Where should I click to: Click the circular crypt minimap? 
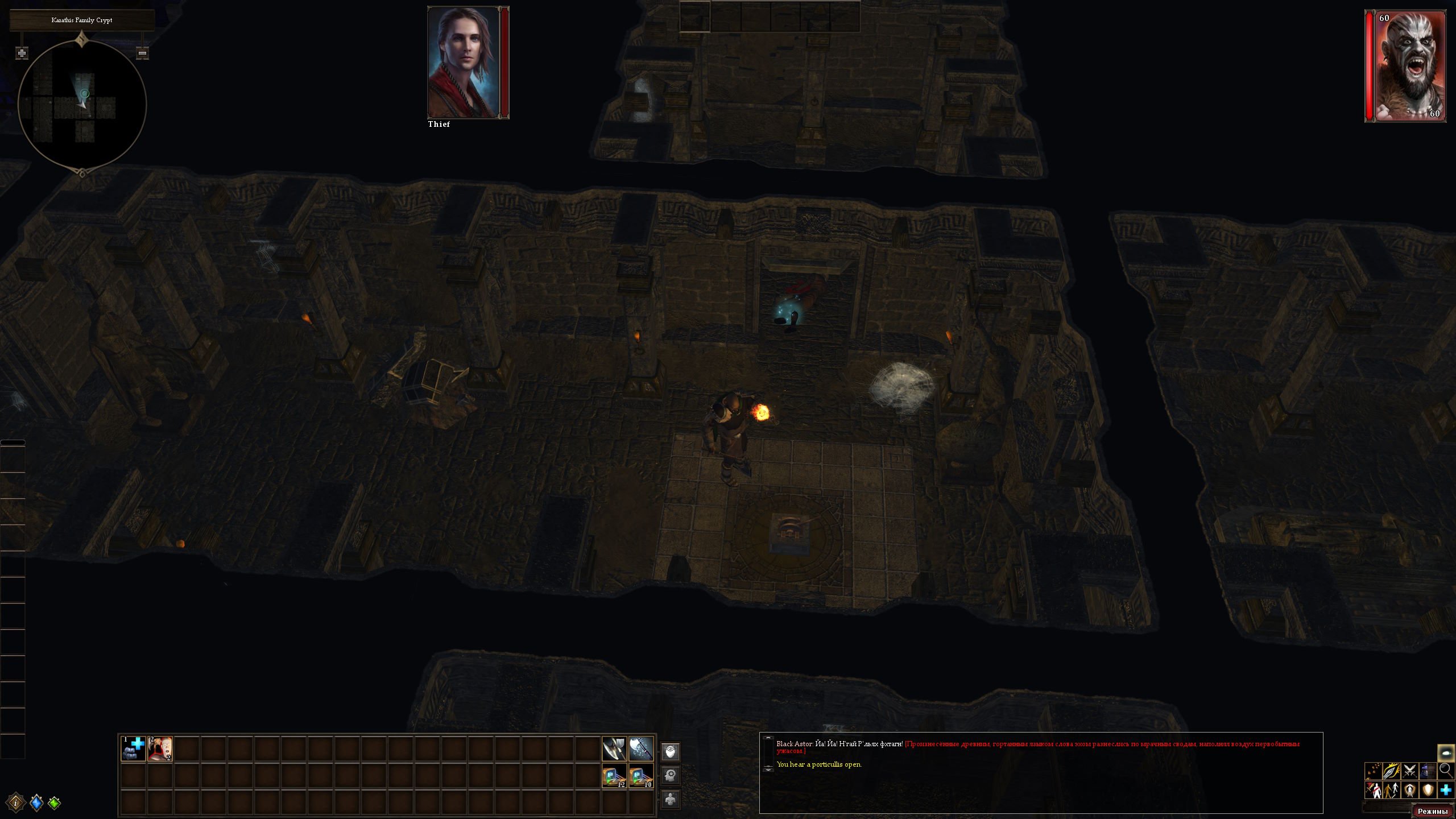click(82, 105)
